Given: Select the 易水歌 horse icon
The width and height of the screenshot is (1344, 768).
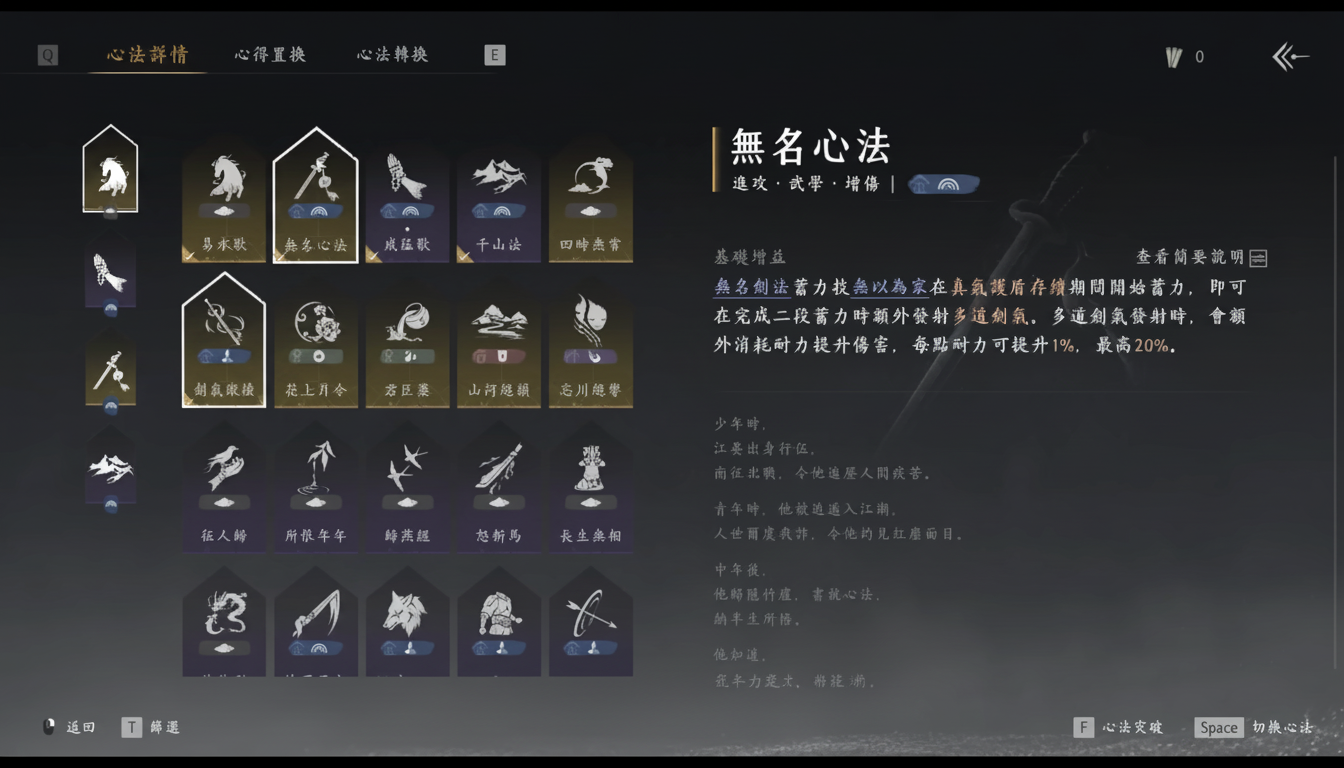Looking at the screenshot, I should click(223, 190).
